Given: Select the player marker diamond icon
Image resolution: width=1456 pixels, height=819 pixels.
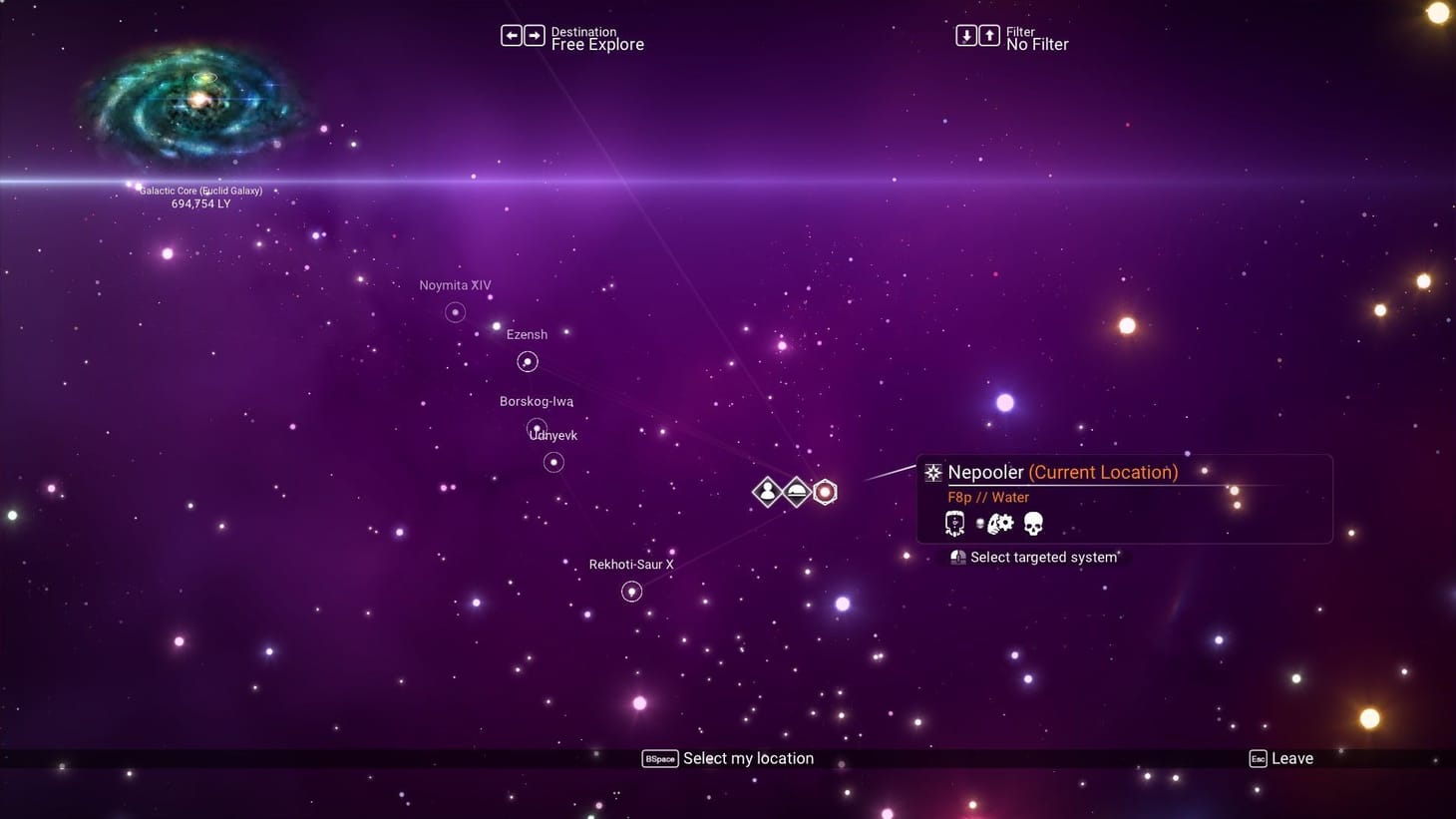Looking at the screenshot, I should pyautogui.click(x=767, y=492).
